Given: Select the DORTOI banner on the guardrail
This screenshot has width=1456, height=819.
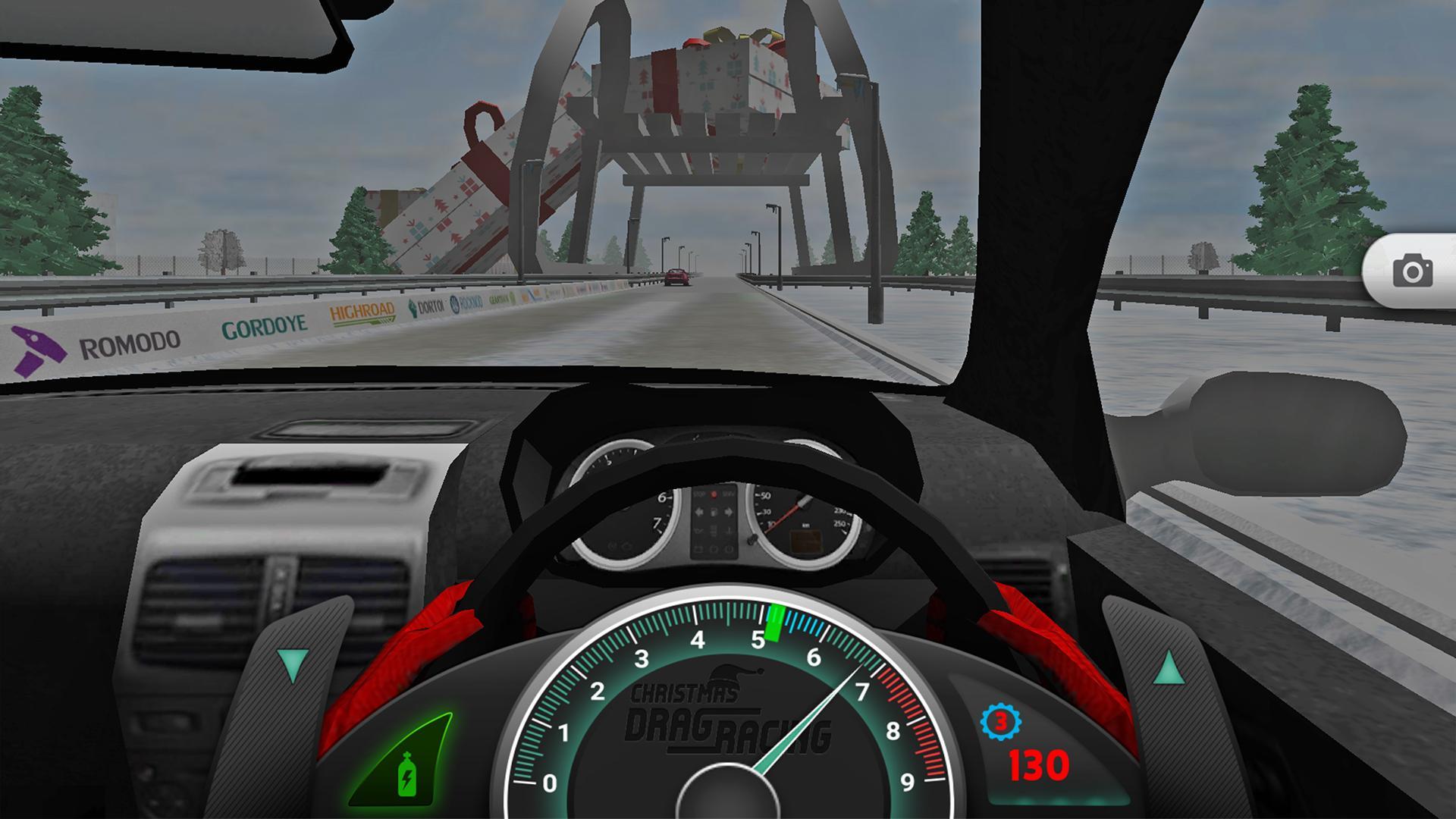Looking at the screenshot, I should point(430,306).
